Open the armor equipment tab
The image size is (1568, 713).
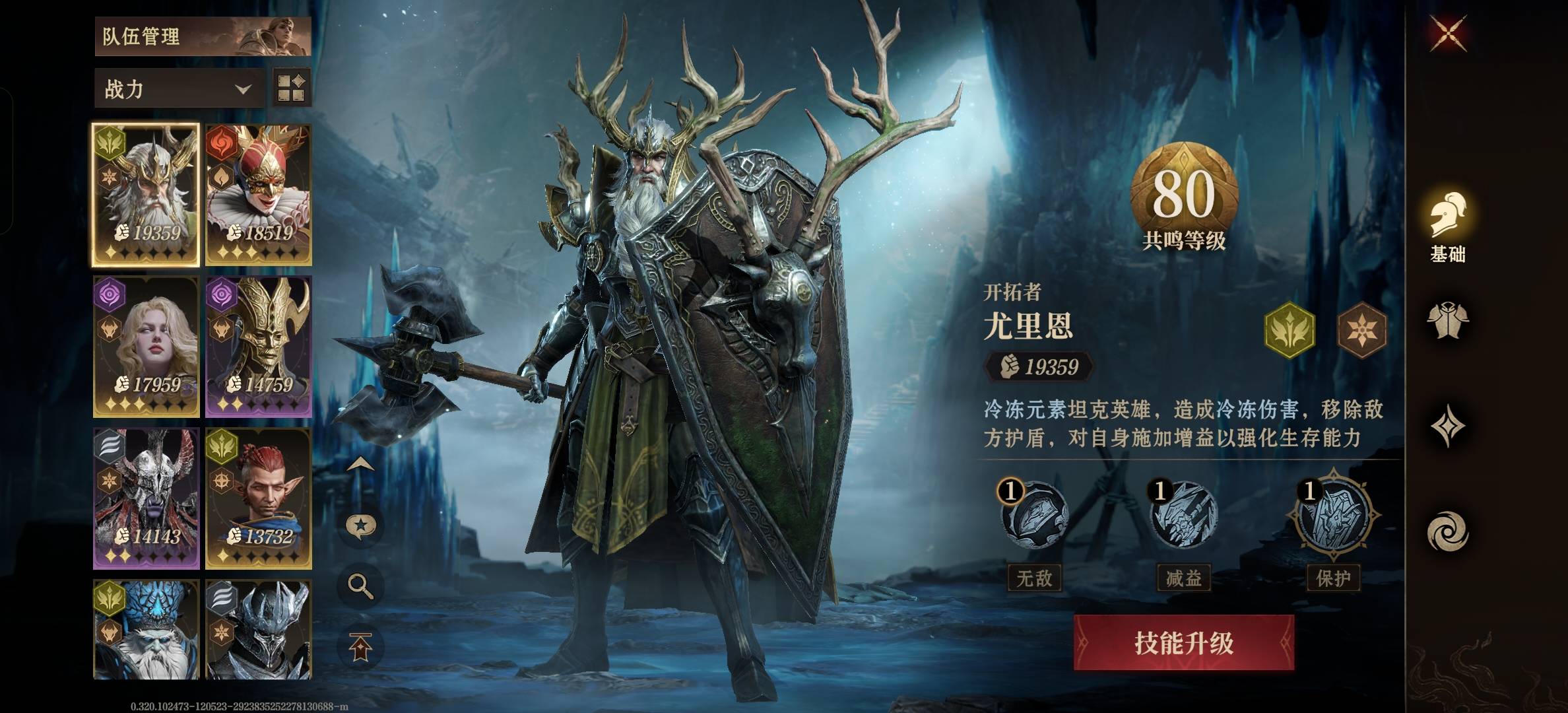tap(1448, 322)
